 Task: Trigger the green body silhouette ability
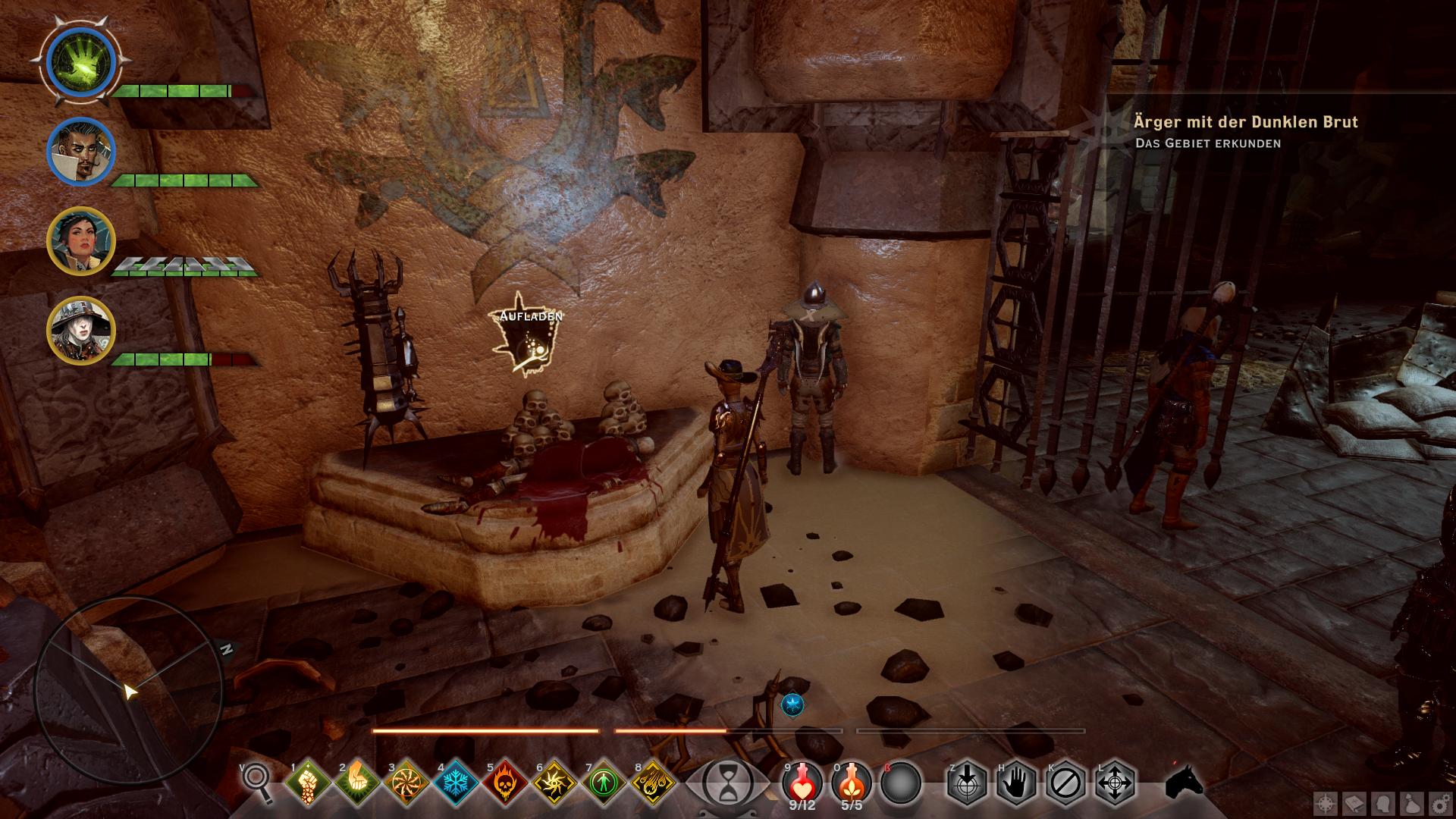coord(603,782)
